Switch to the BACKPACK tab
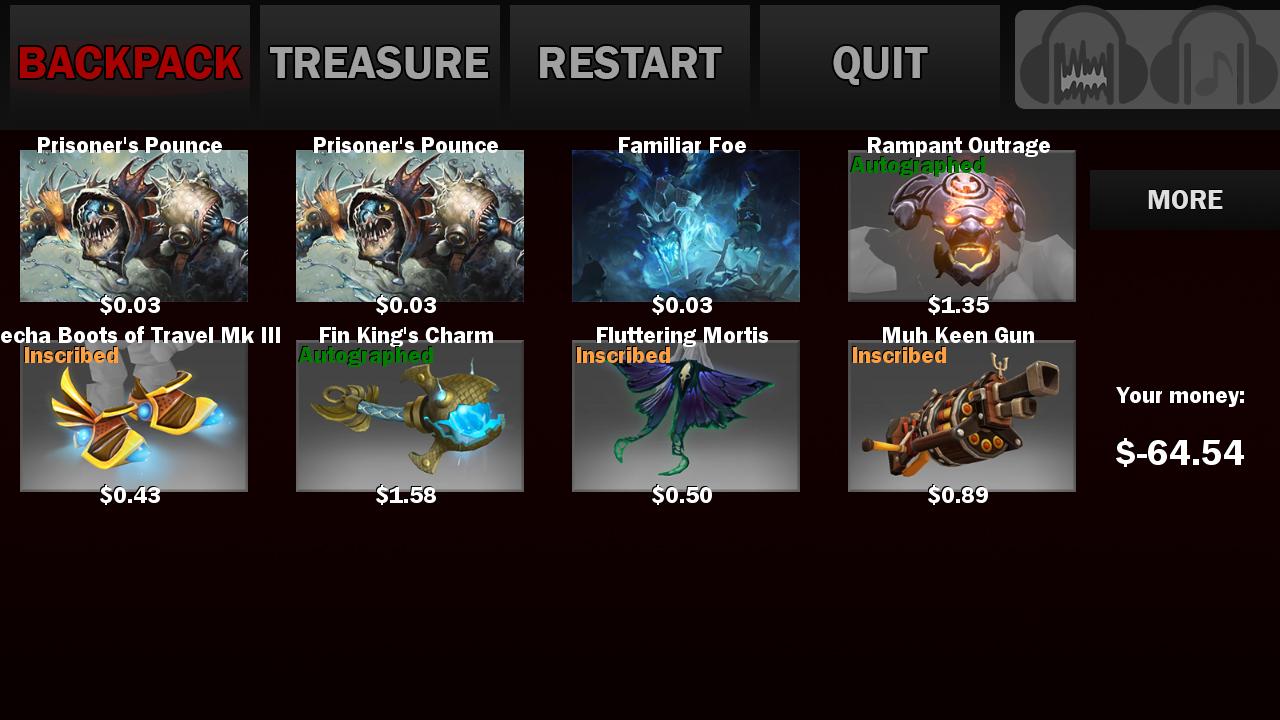Viewport: 1280px width, 720px height. click(x=128, y=62)
